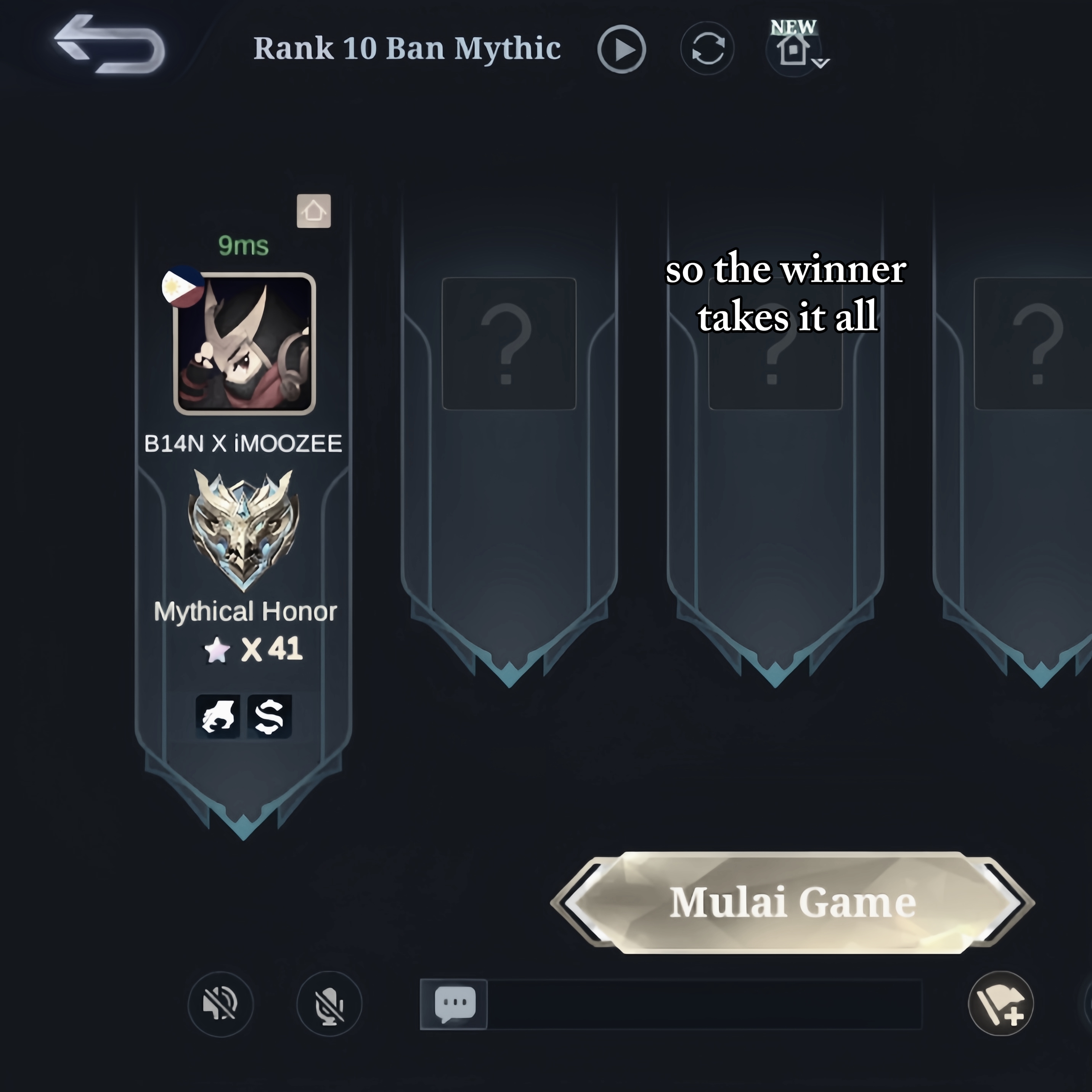This screenshot has width=1092, height=1092.
Task: Tap the refresh arrows icon
Action: [x=707, y=48]
